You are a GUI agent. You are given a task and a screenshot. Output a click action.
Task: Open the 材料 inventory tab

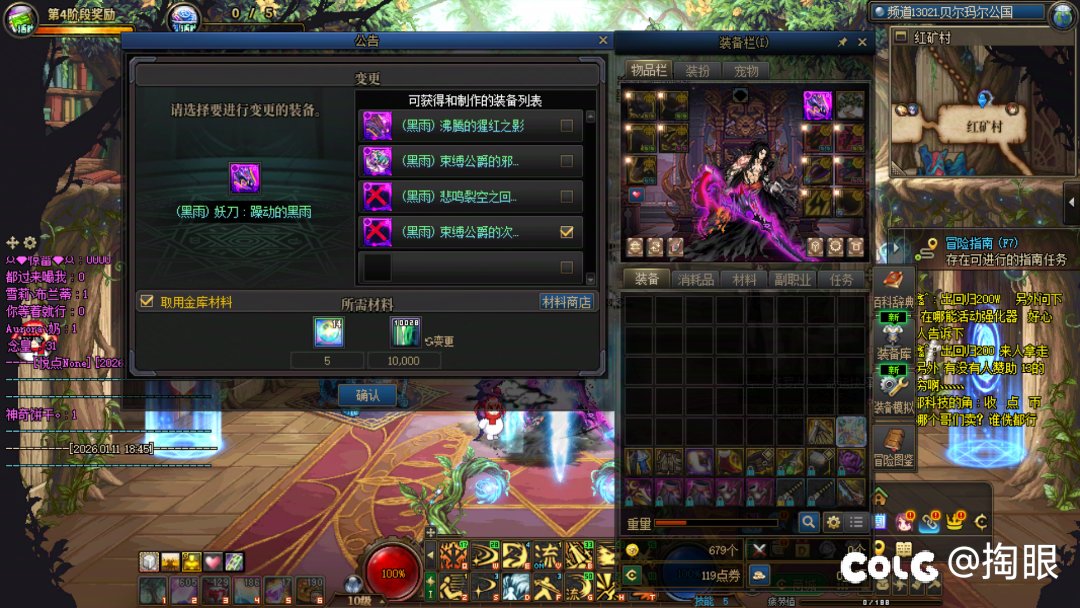point(744,280)
